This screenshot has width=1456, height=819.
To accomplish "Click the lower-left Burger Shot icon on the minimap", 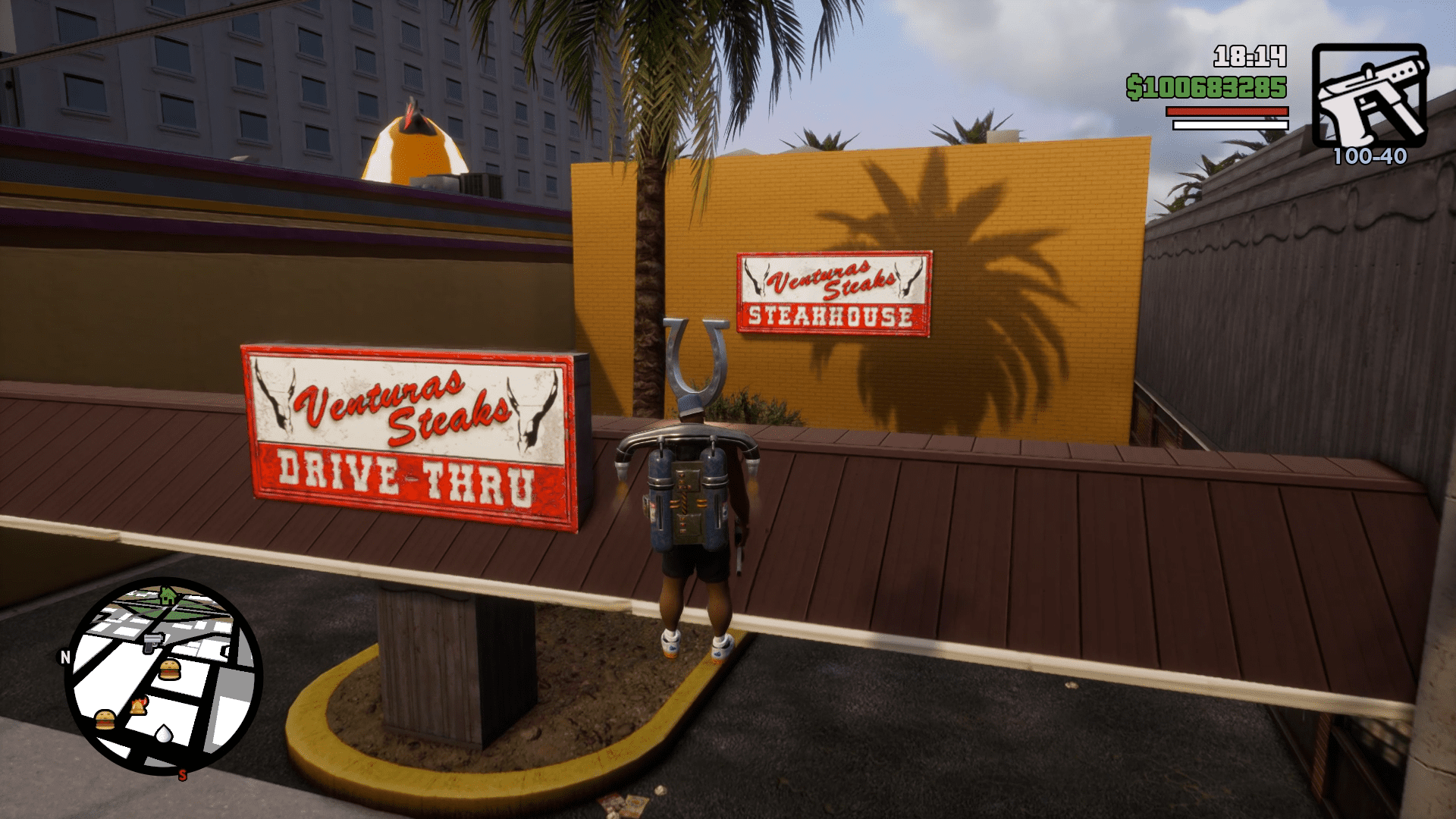I will click(104, 720).
